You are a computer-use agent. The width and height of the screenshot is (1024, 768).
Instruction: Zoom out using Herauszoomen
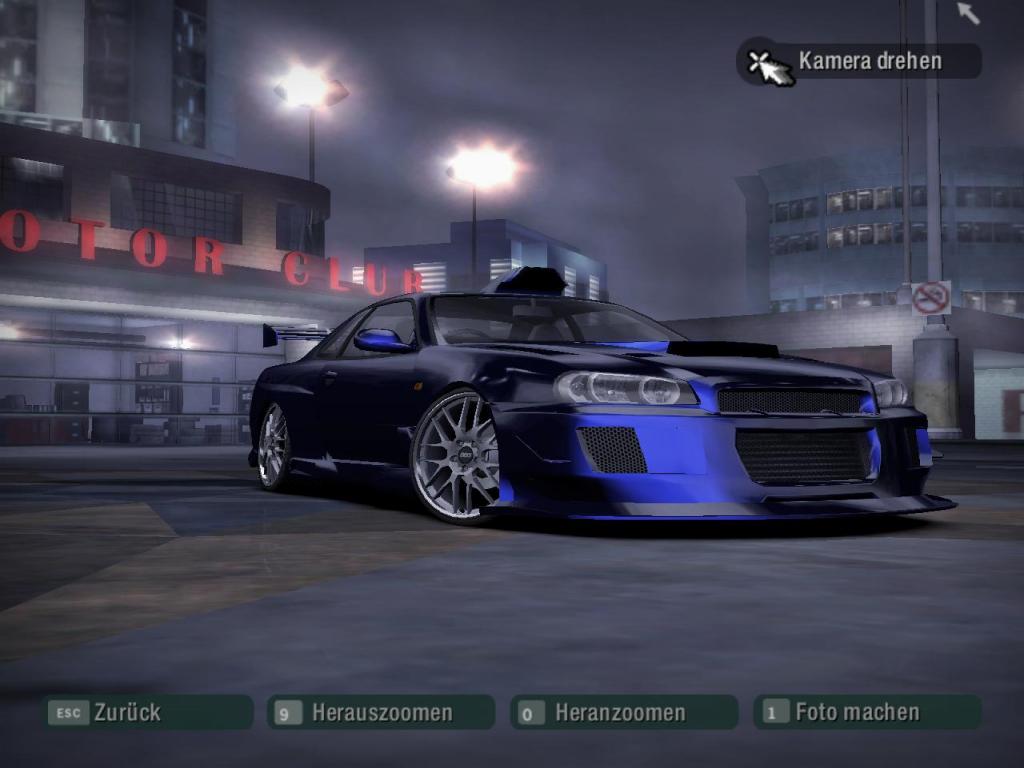pyautogui.click(x=381, y=712)
